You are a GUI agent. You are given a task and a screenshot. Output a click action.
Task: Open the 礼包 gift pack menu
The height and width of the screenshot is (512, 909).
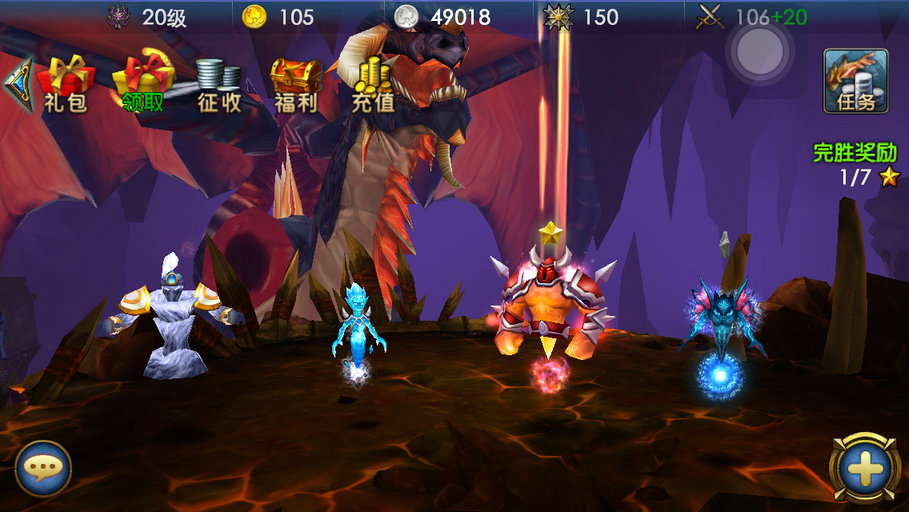pyautogui.click(x=65, y=82)
